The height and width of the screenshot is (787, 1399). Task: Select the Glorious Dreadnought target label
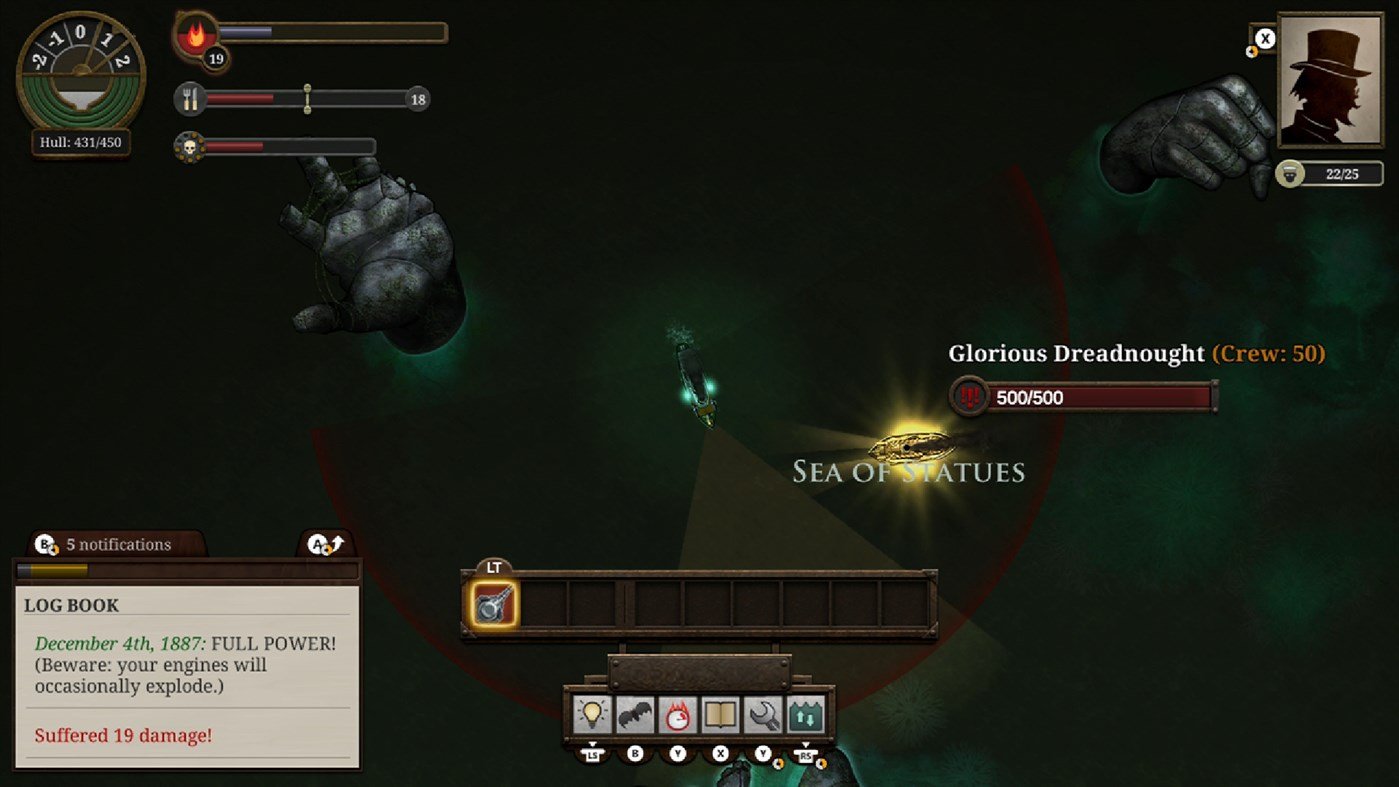[1076, 353]
